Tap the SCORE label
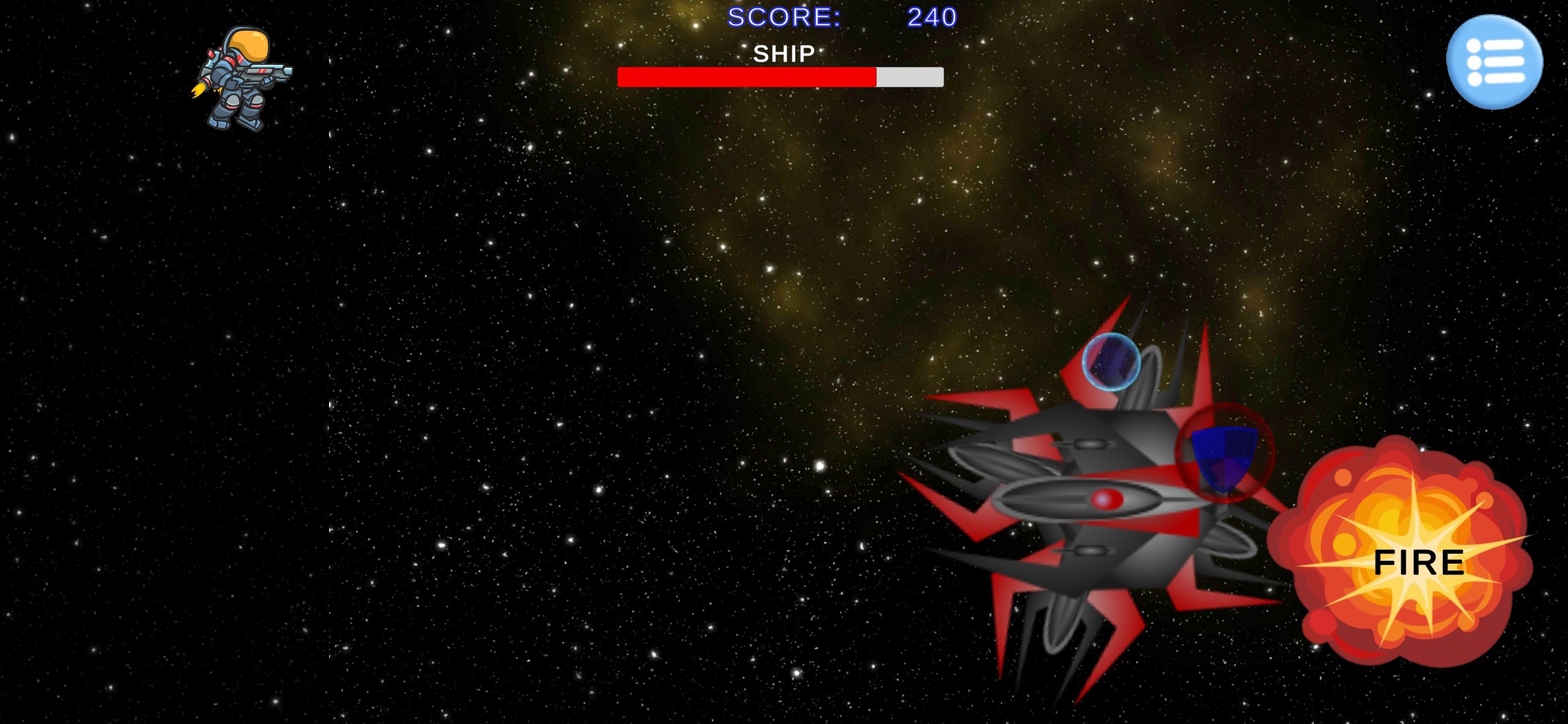The height and width of the screenshot is (724, 1568). click(x=784, y=17)
